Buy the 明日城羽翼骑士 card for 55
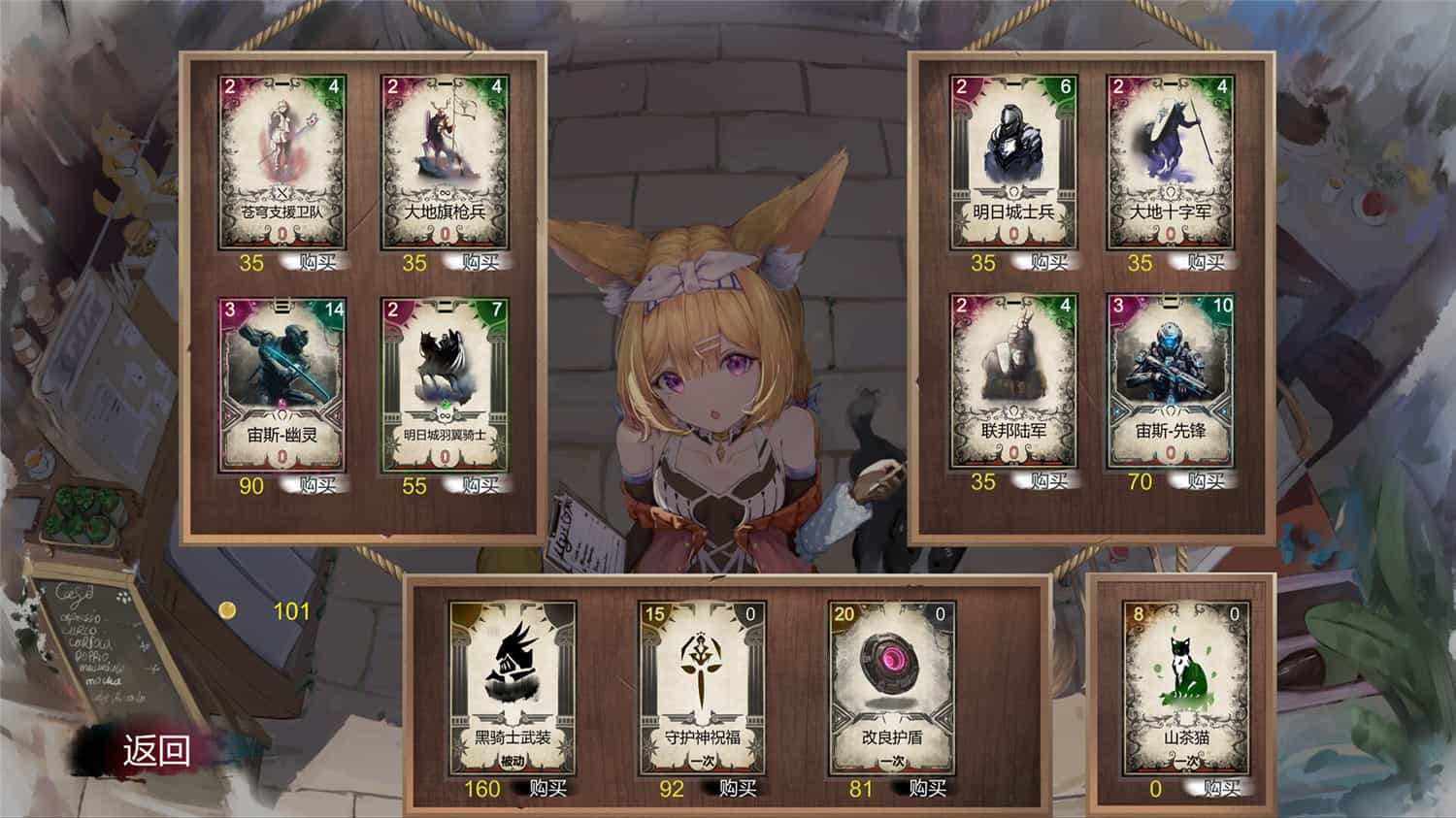The width and height of the screenshot is (1456, 818). click(481, 483)
